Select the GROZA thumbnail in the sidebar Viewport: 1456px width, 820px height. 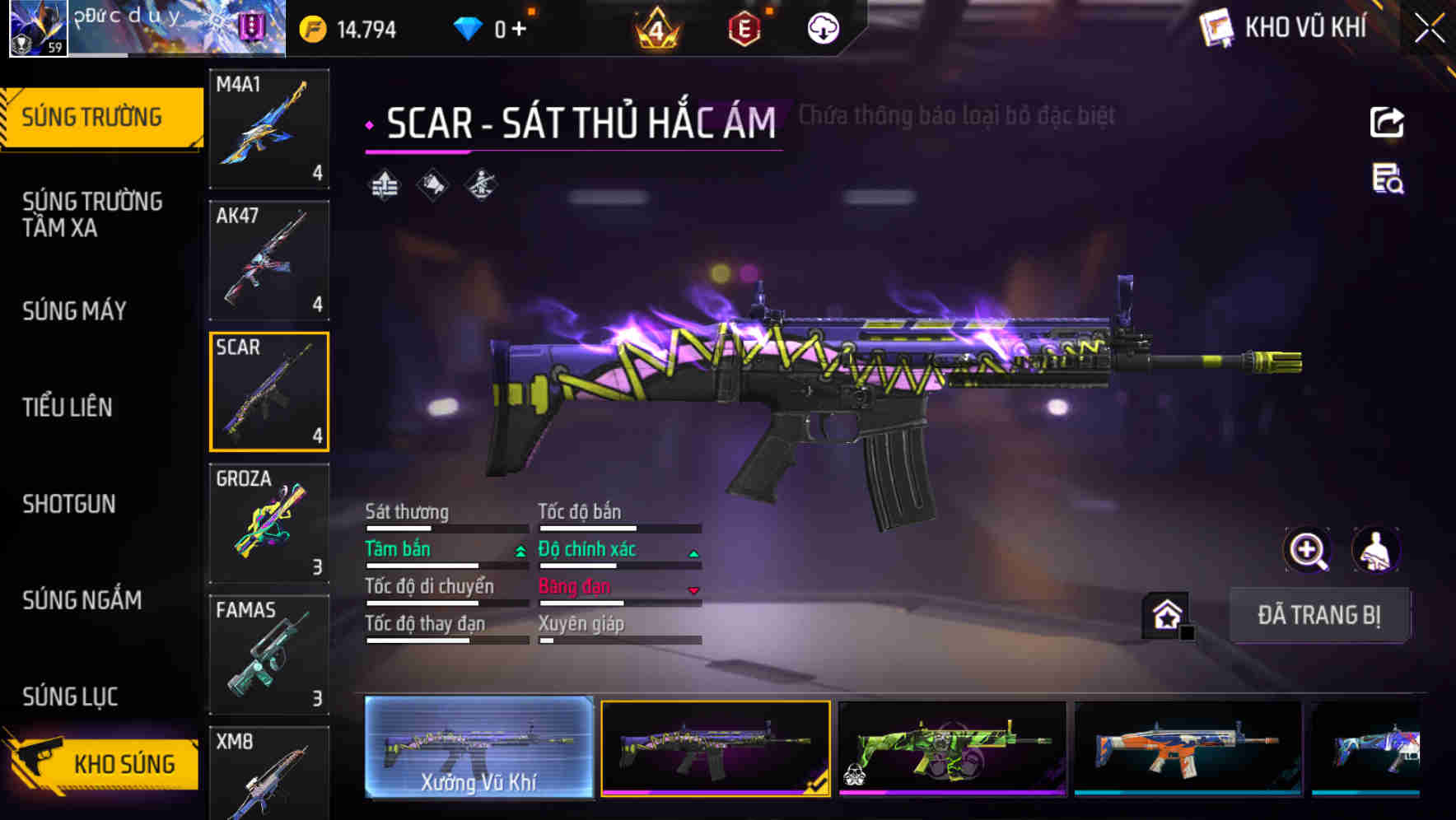[x=269, y=522]
